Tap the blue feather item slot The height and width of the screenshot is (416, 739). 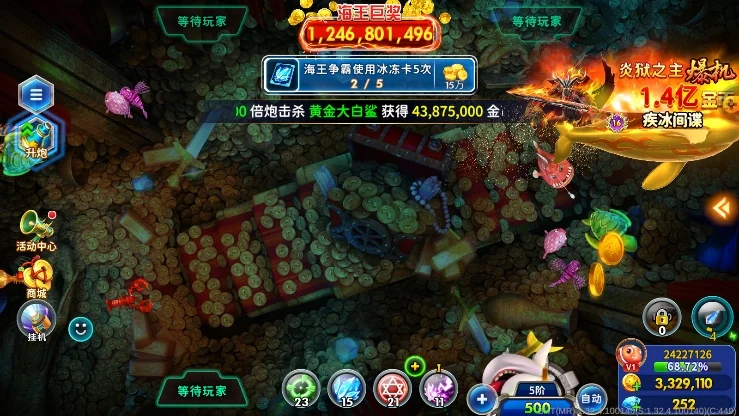click(712, 317)
